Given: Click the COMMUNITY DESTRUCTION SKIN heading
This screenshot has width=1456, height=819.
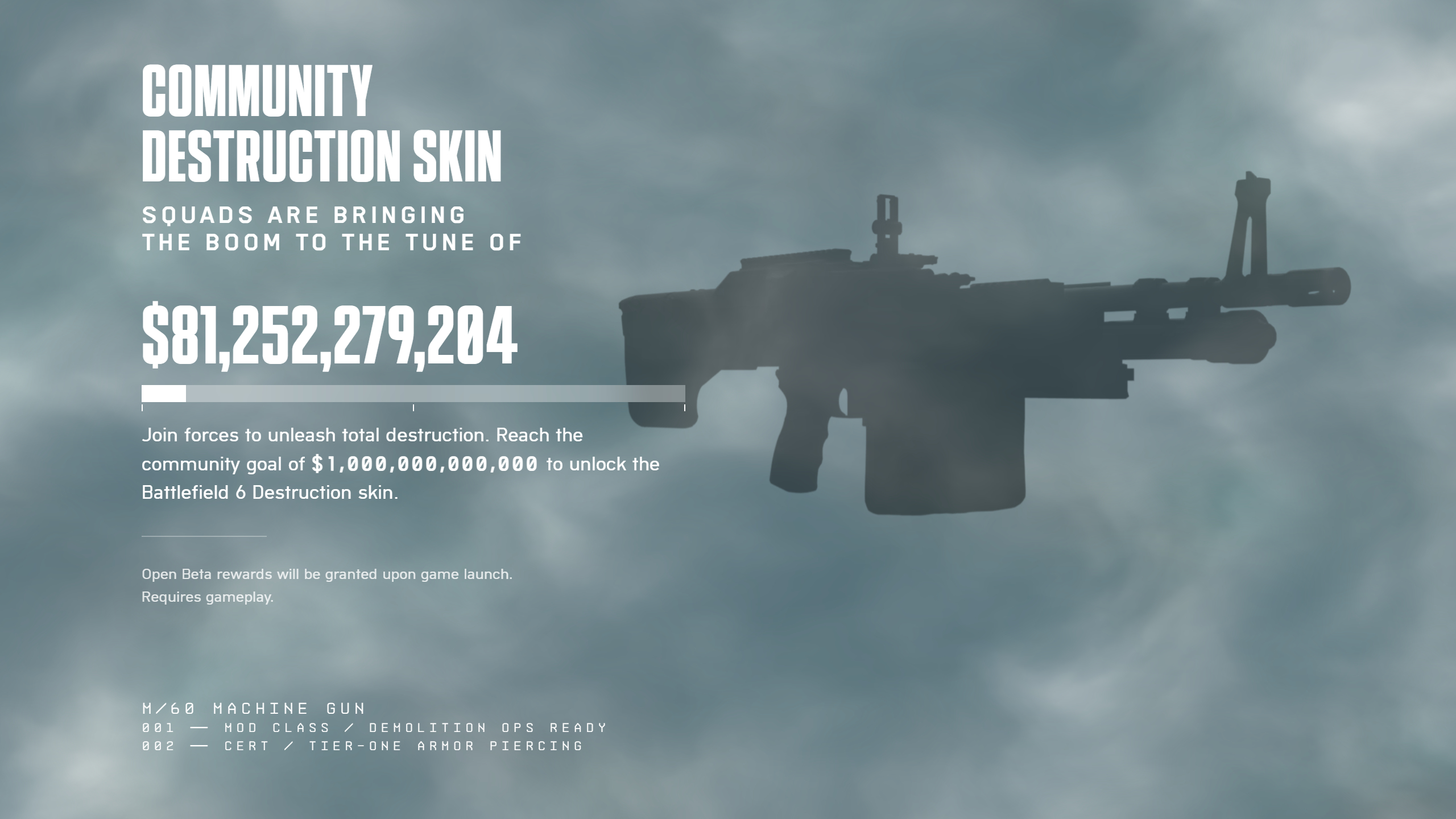Looking at the screenshot, I should 321,119.
